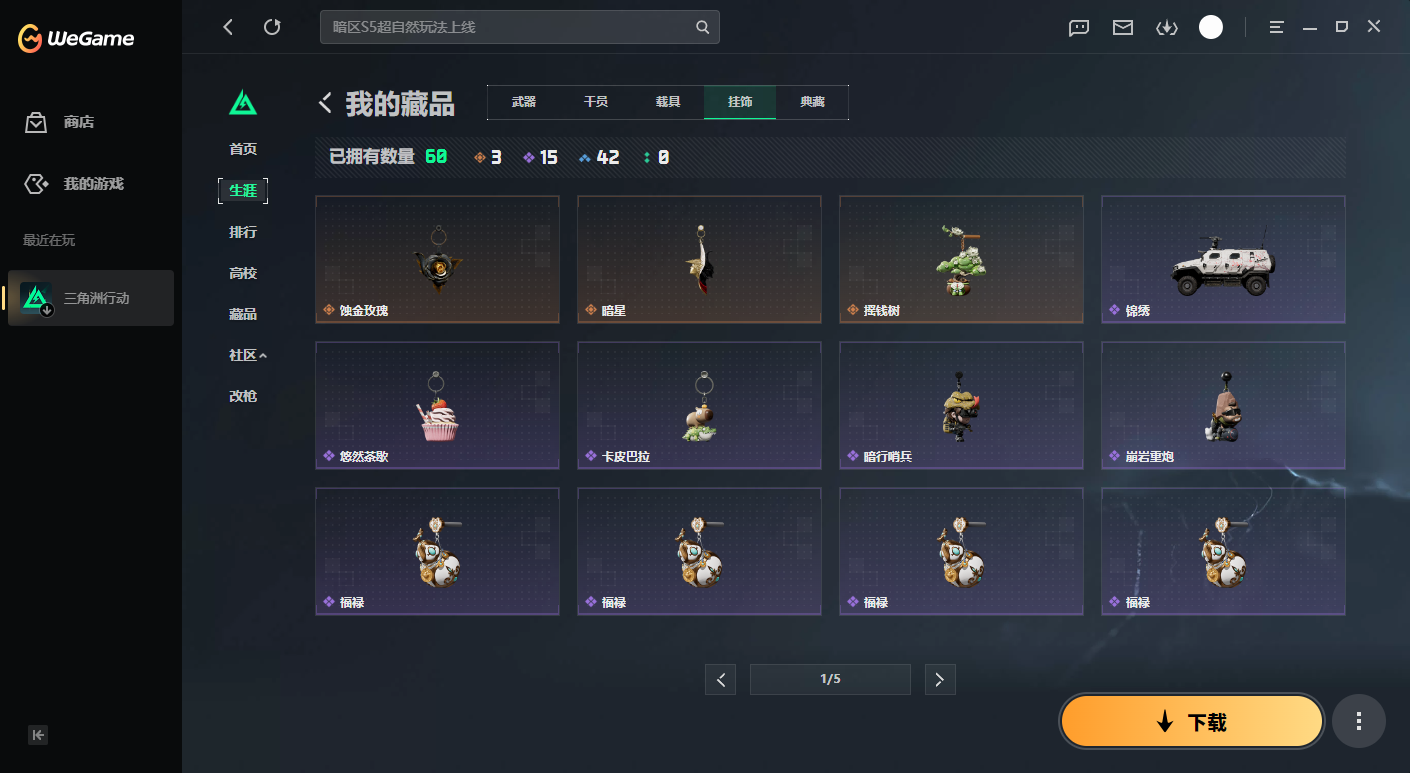Click the search magnifier in the search bar
The height and width of the screenshot is (773, 1410).
pyautogui.click(x=700, y=27)
